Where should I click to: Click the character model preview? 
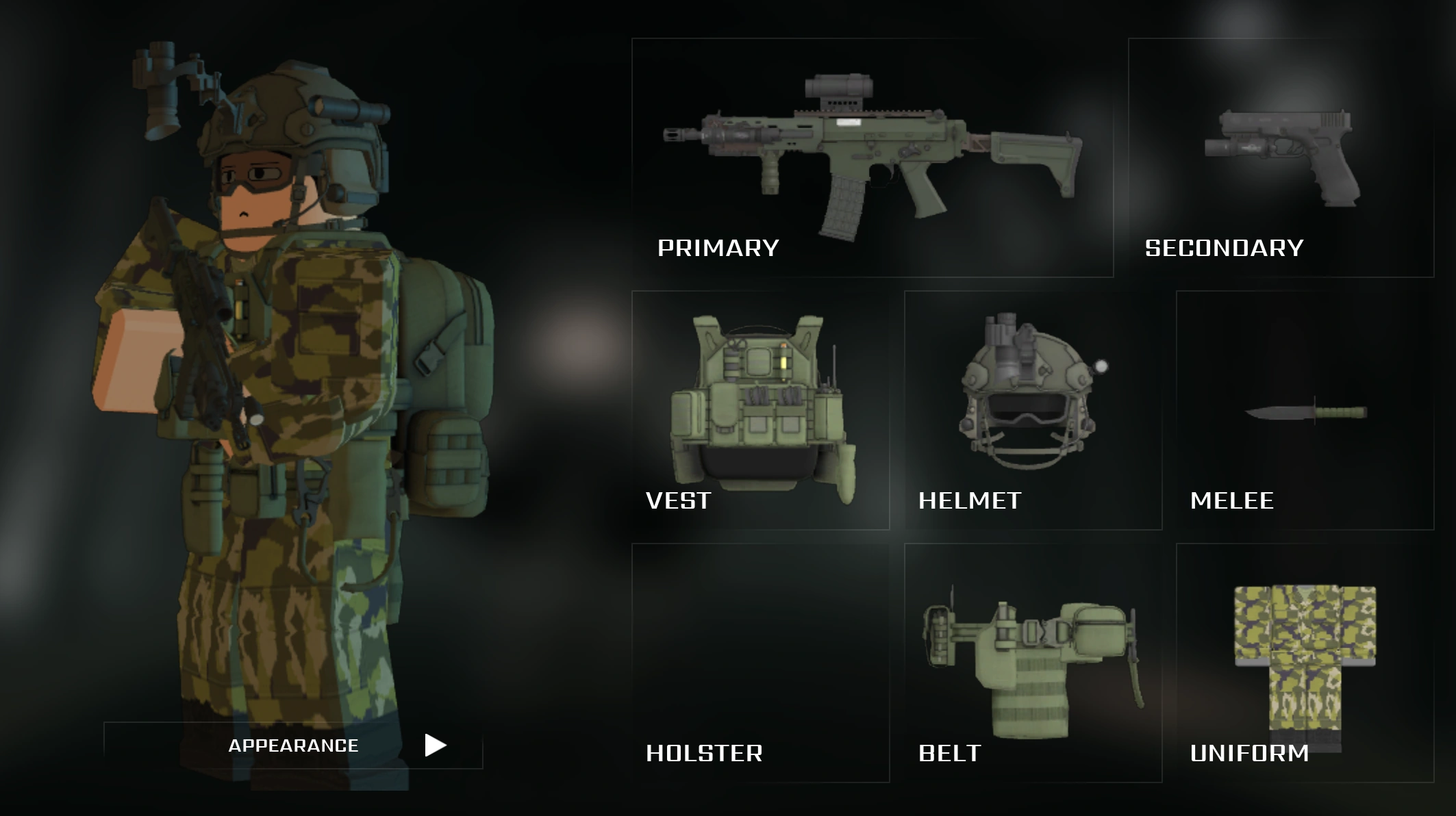point(274,377)
